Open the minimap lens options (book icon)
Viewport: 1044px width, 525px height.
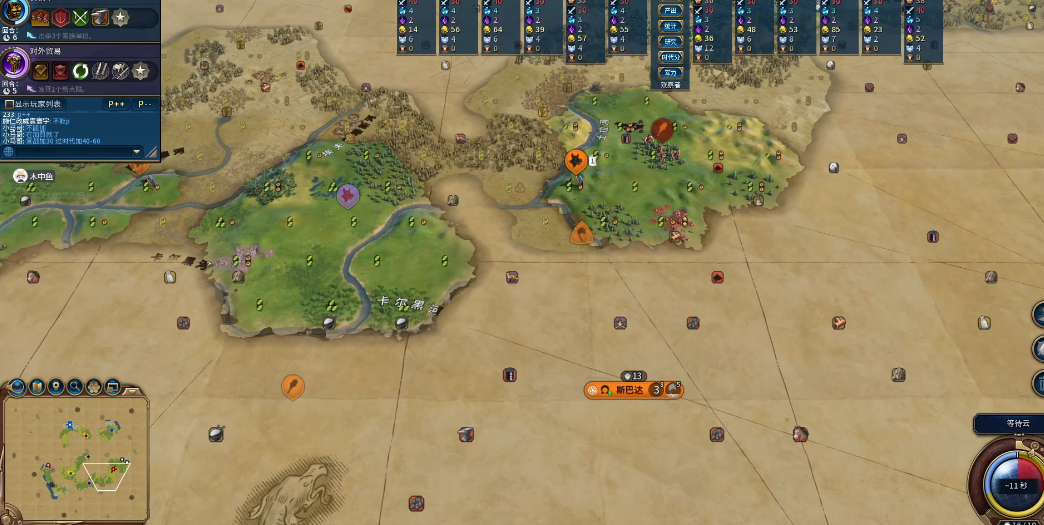(37, 387)
